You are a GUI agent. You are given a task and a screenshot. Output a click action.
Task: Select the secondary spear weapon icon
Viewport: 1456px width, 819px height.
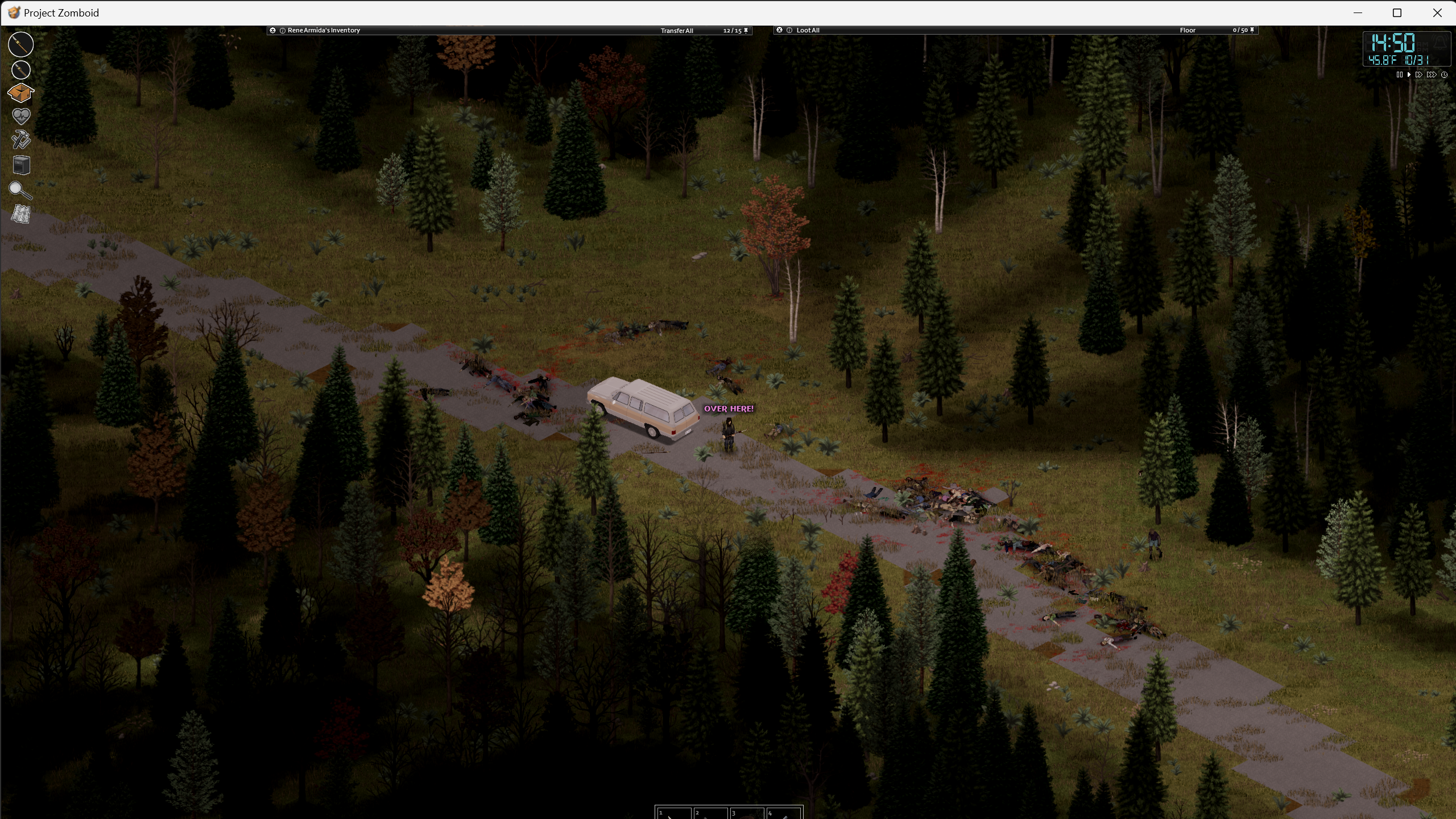click(x=21, y=70)
